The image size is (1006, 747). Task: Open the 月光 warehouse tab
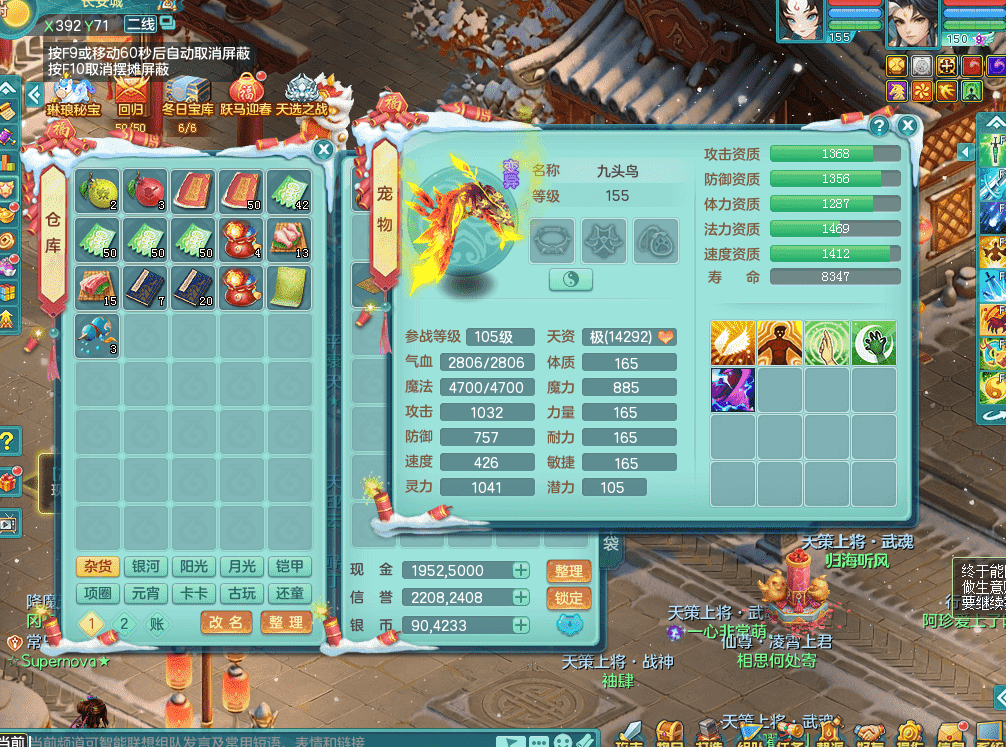point(240,567)
